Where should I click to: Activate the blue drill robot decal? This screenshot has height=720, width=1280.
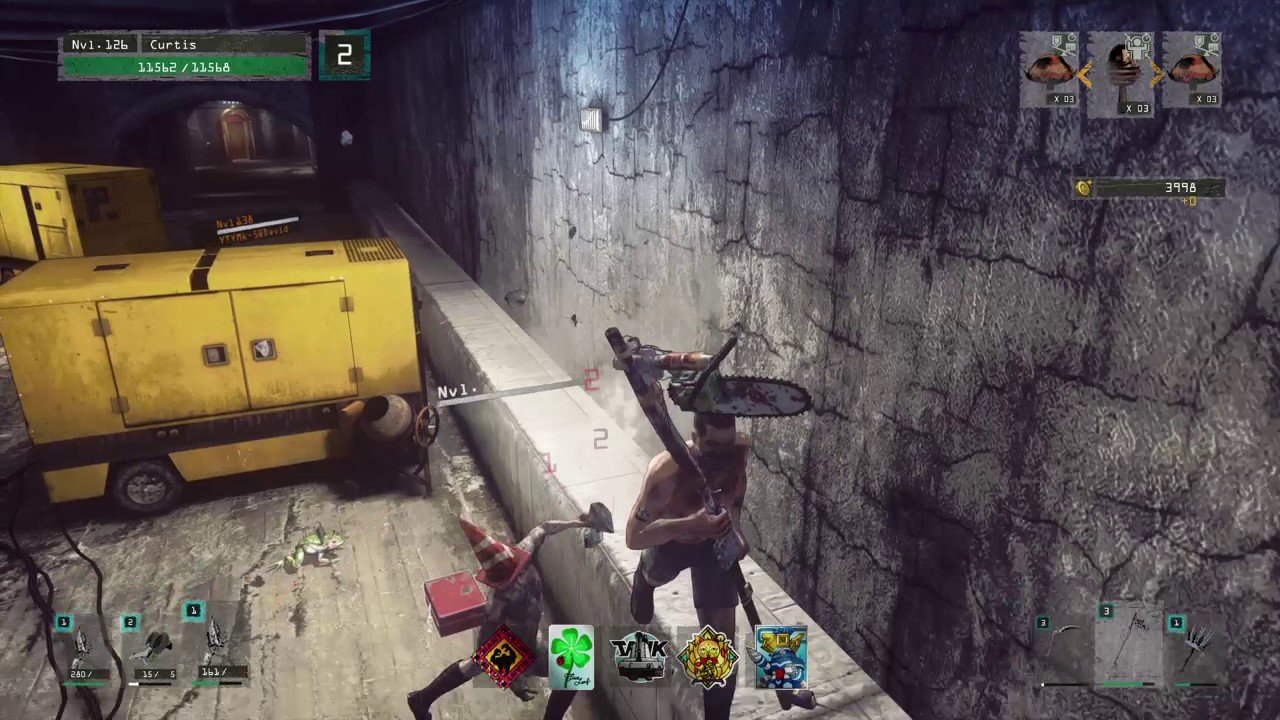[x=780, y=657]
